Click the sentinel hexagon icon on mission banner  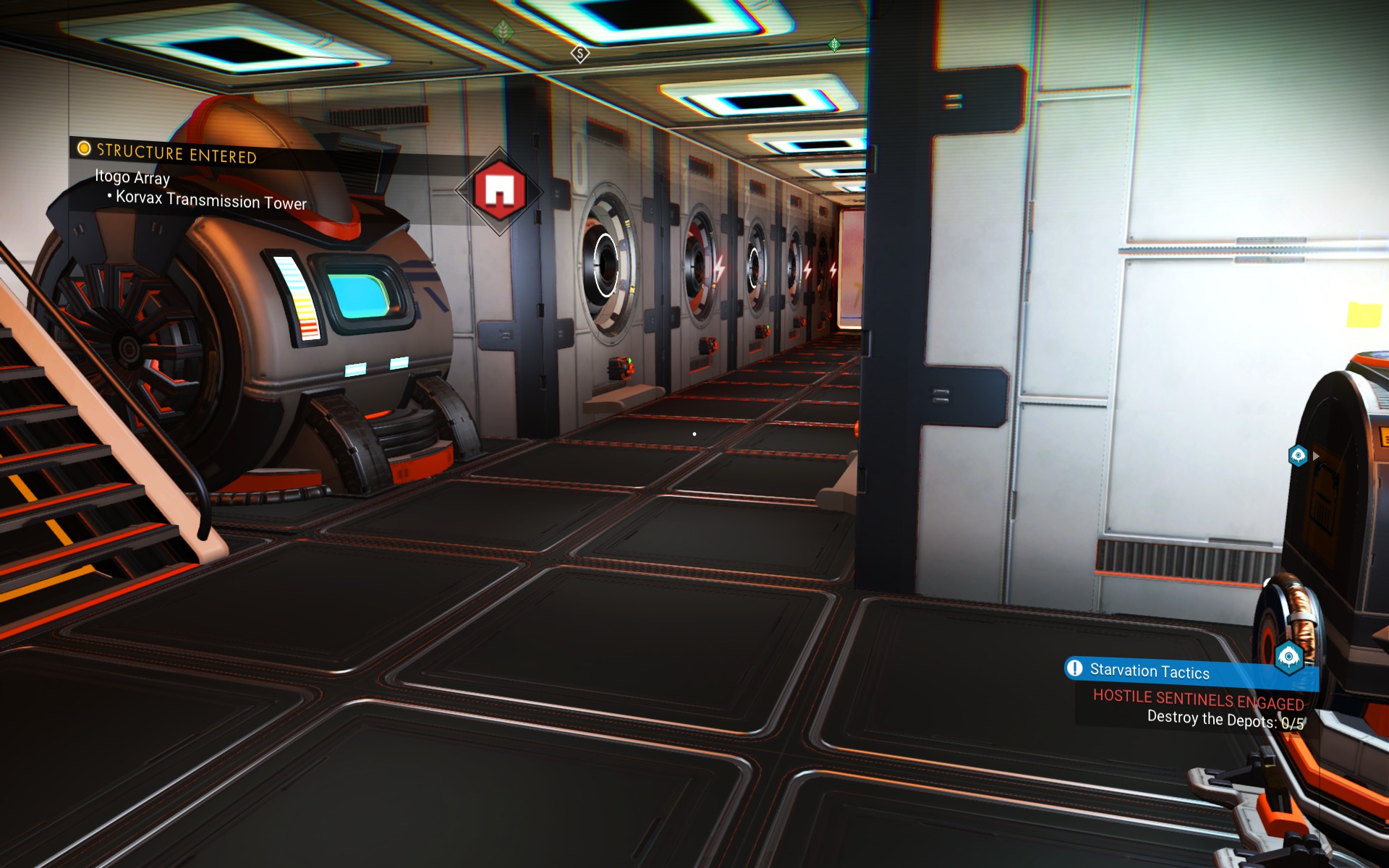pyautogui.click(x=1288, y=657)
